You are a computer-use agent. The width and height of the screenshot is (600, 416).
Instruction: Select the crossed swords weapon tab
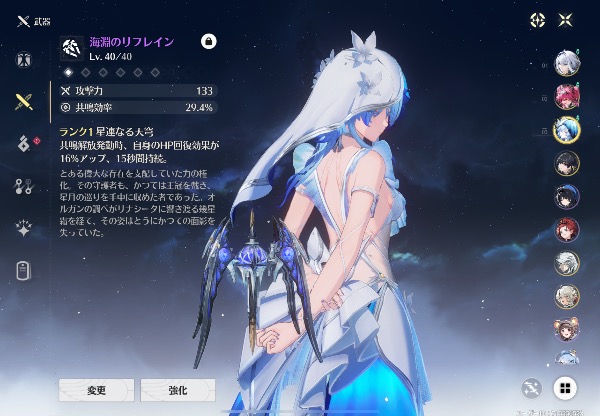coord(23,101)
